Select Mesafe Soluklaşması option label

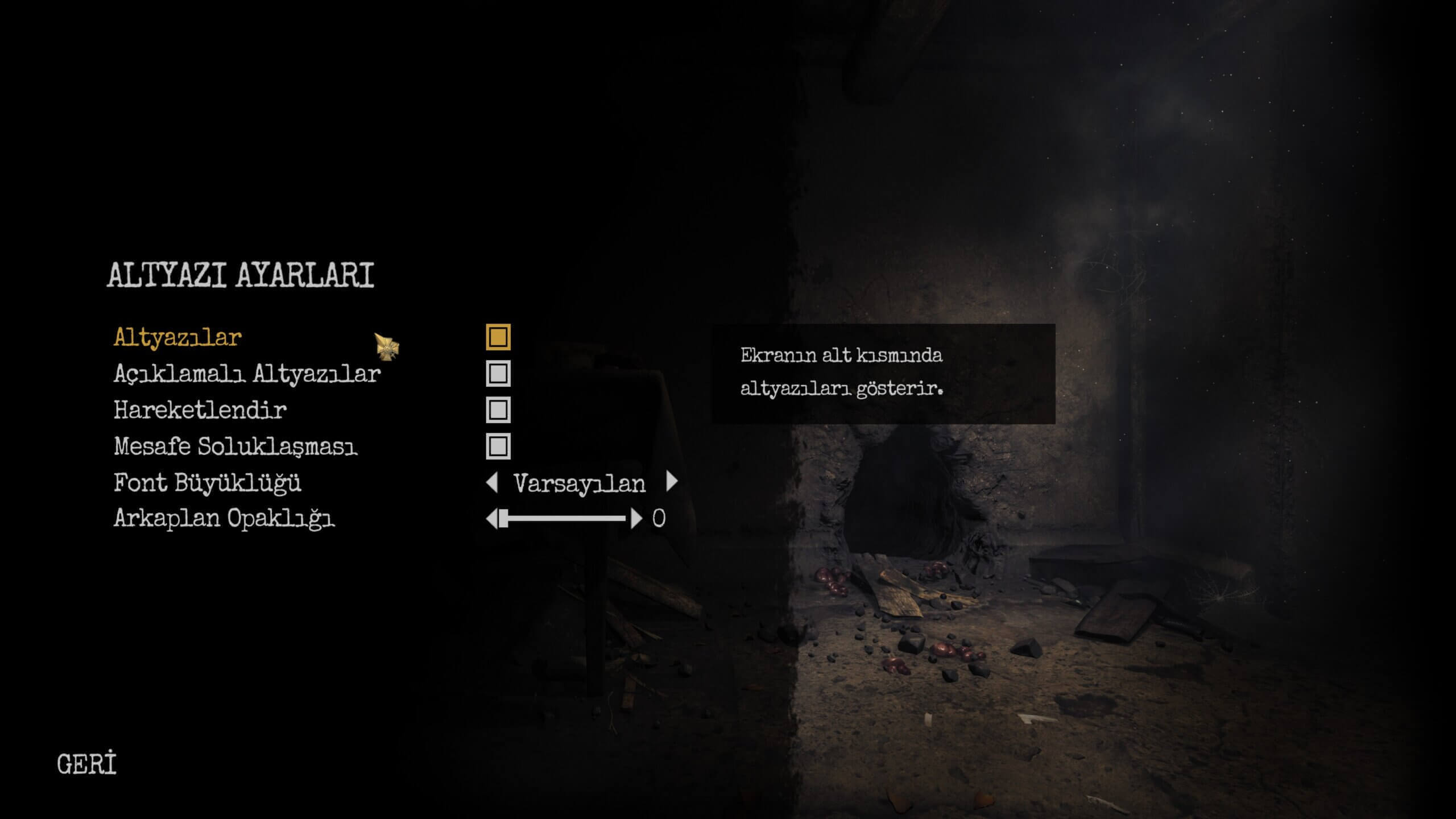coord(235,446)
